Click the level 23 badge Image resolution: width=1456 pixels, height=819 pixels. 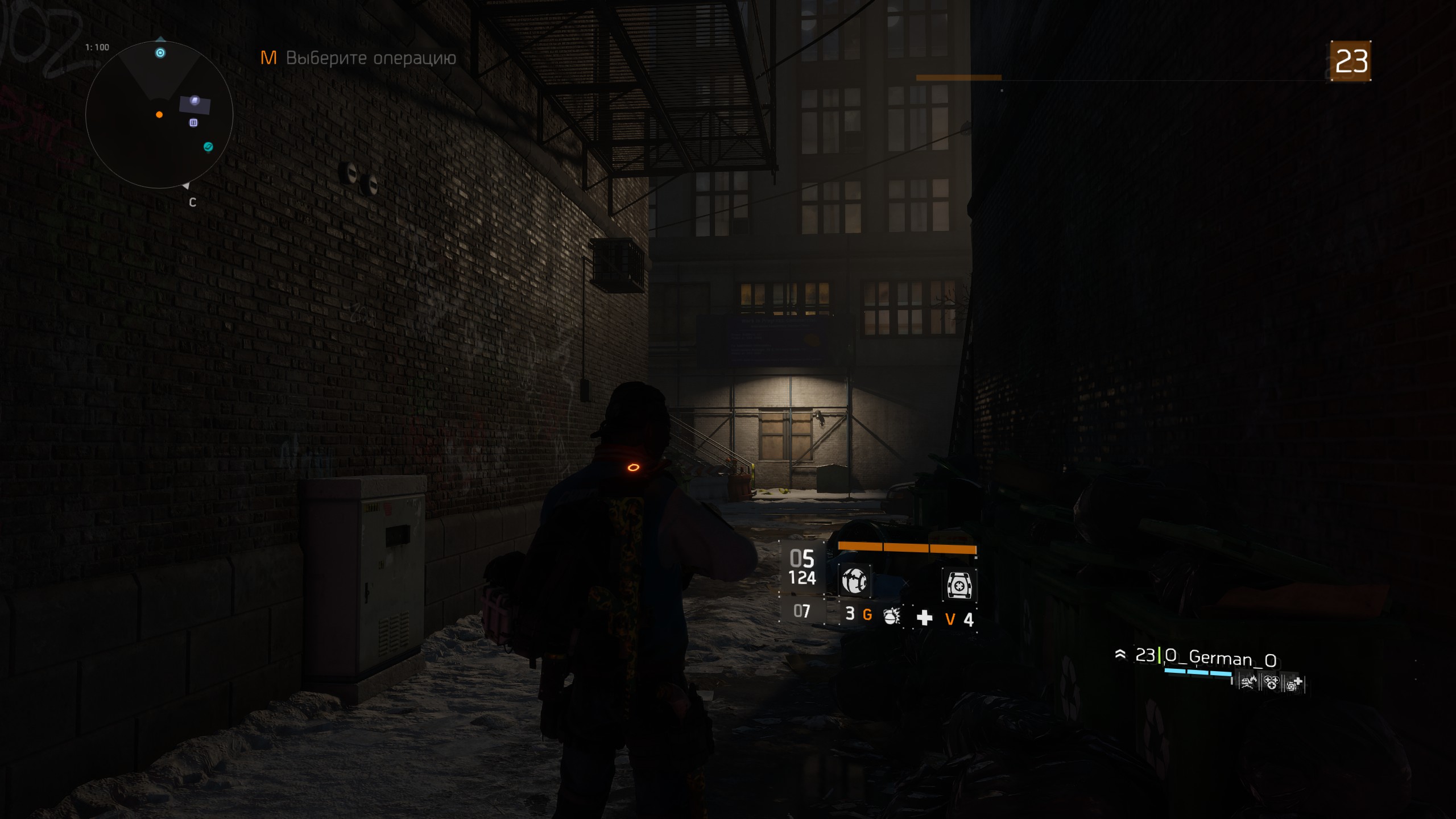pyautogui.click(x=1351, y=61)
